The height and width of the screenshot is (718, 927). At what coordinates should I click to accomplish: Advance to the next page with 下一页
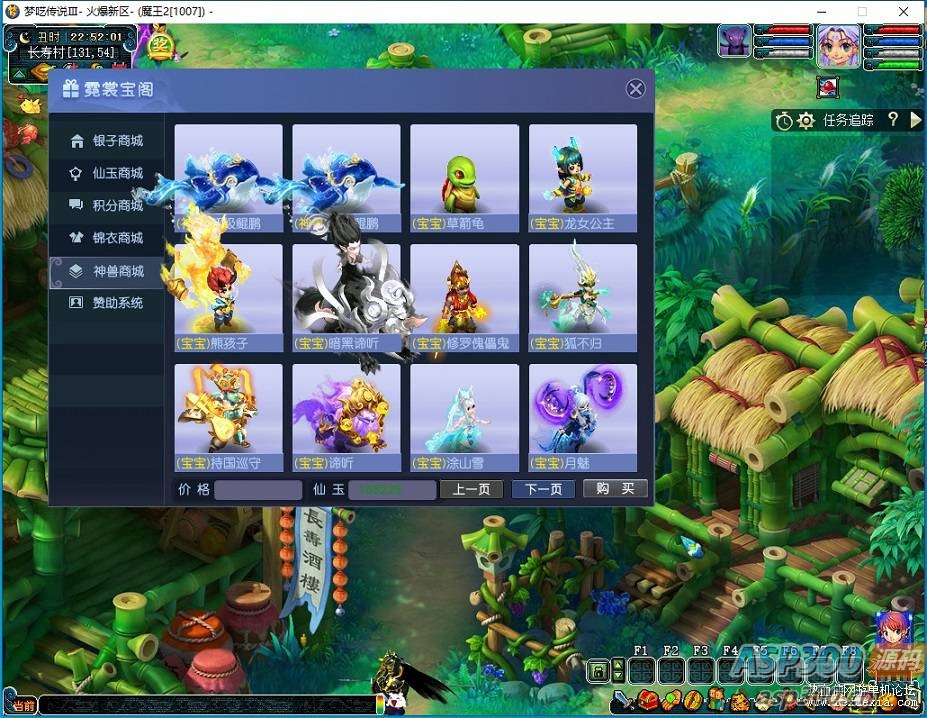point(543,489)
